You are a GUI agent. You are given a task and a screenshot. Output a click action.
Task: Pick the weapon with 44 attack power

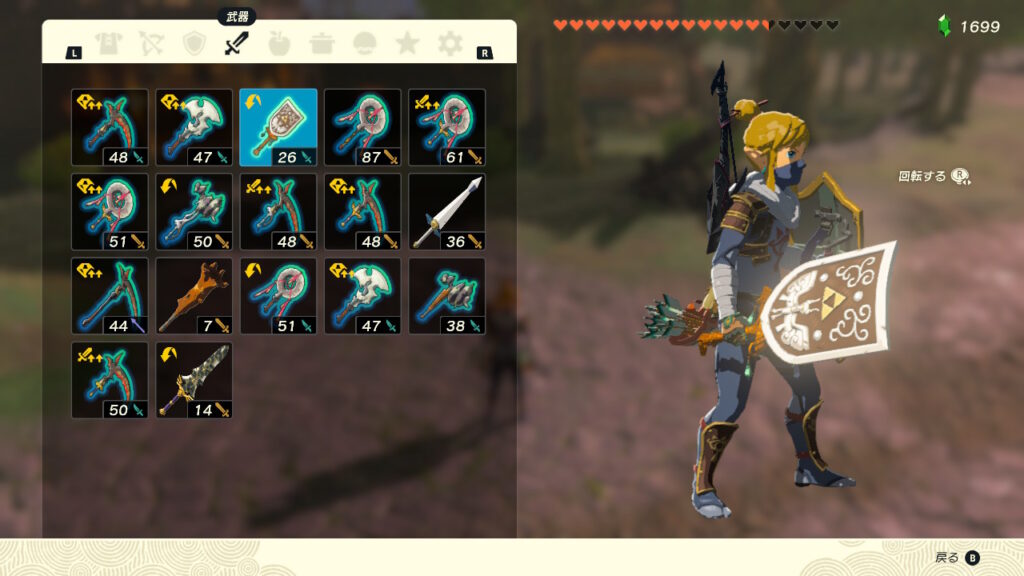click(x=110, y=296)
